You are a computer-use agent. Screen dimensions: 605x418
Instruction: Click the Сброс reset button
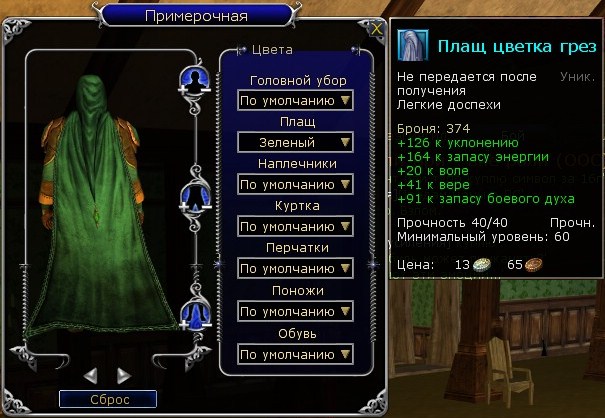coord(108,399)
